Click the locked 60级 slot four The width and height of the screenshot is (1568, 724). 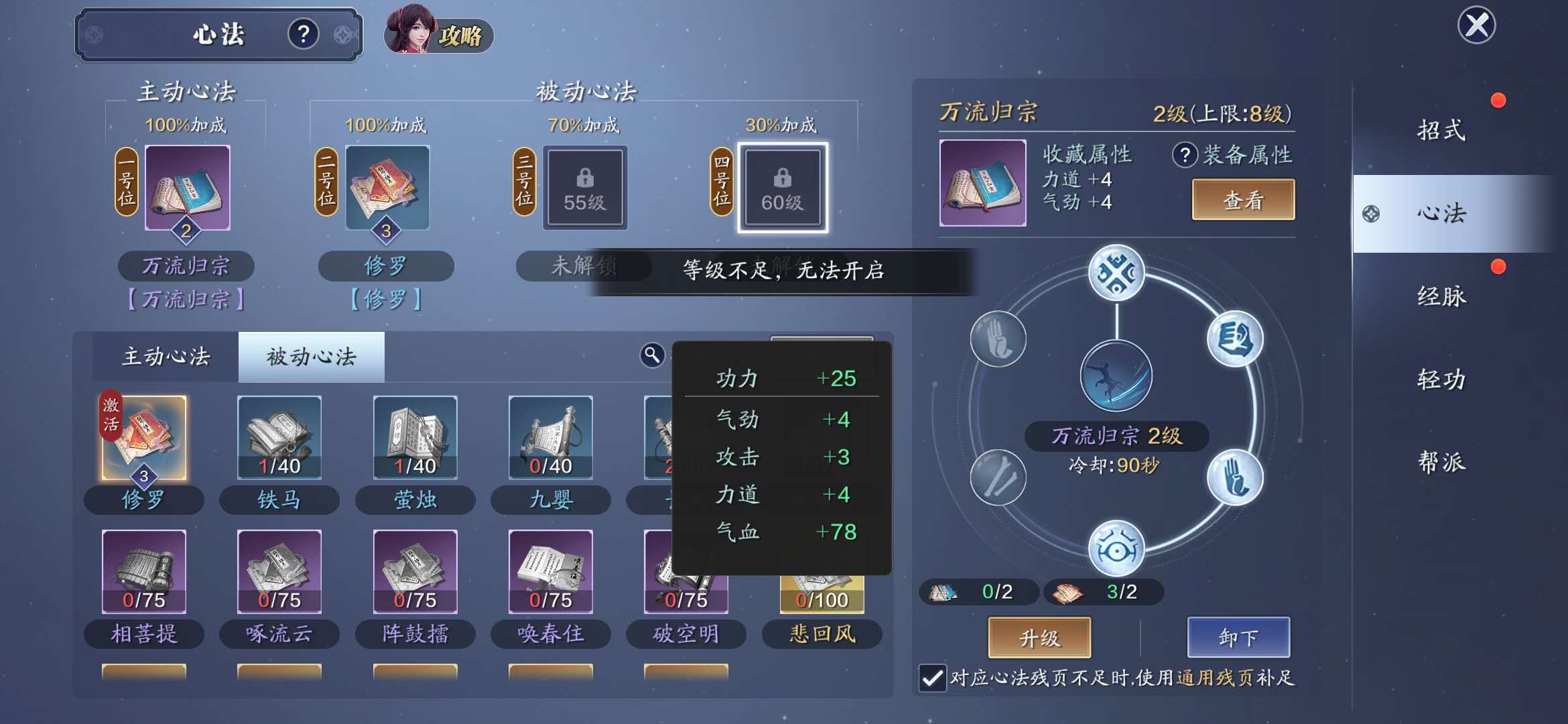pyautogui.click(x=782, y=188)
